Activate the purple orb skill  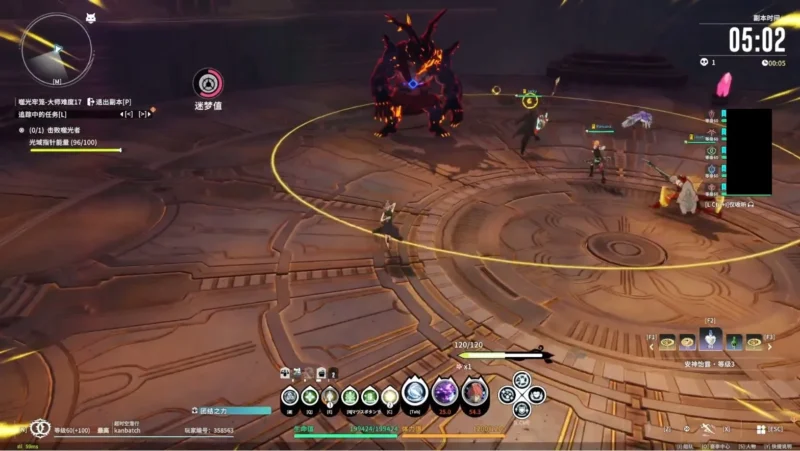(x=445, y=393)
